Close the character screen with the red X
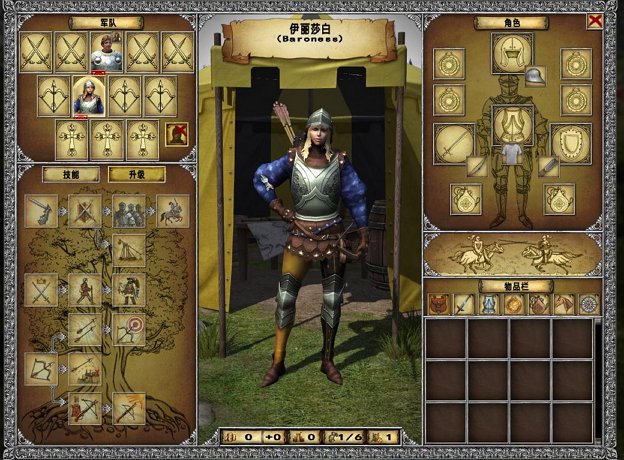 click(x=595, y=21)
